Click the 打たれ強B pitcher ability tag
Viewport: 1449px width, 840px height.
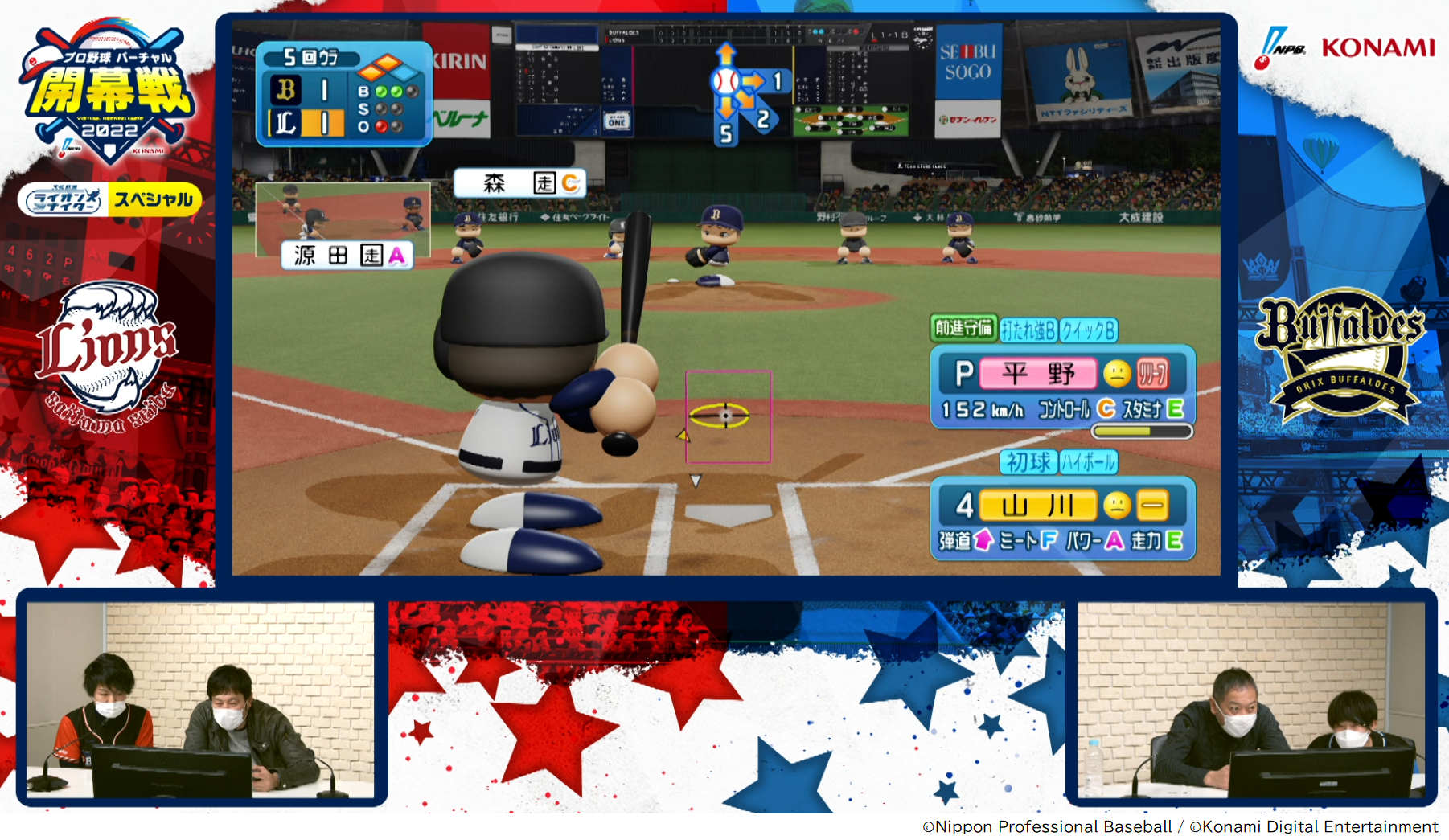click(x=1028, y=330)
